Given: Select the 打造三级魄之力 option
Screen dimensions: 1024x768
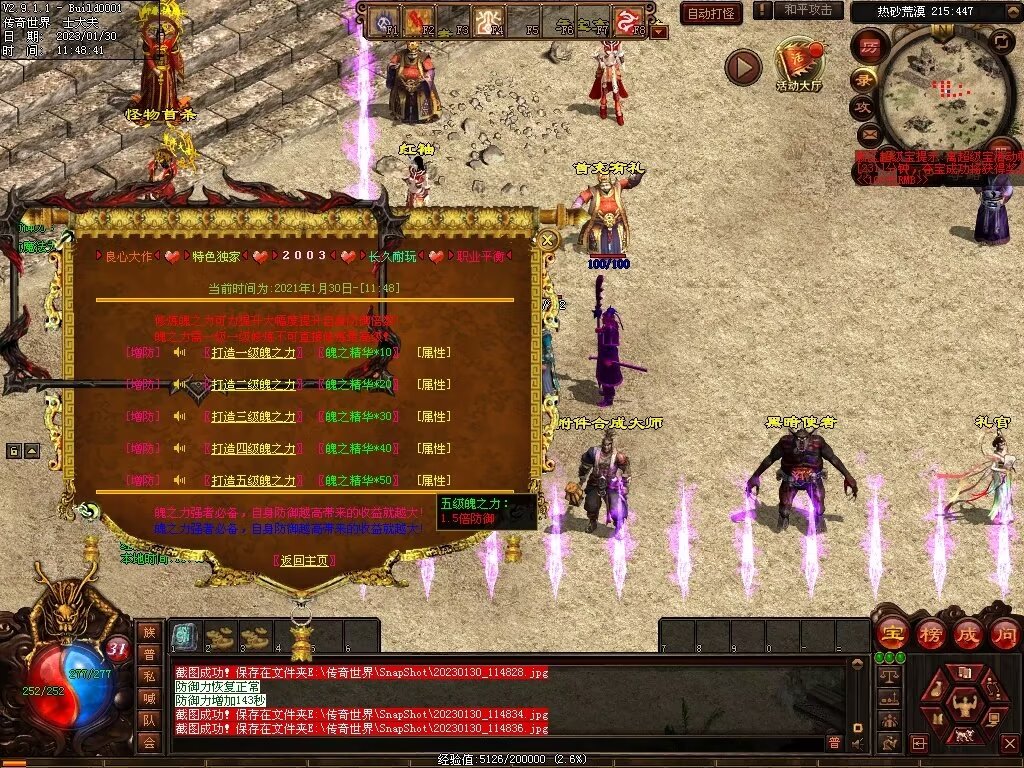Looking at the screenshot, I should [x=253, y=417].
